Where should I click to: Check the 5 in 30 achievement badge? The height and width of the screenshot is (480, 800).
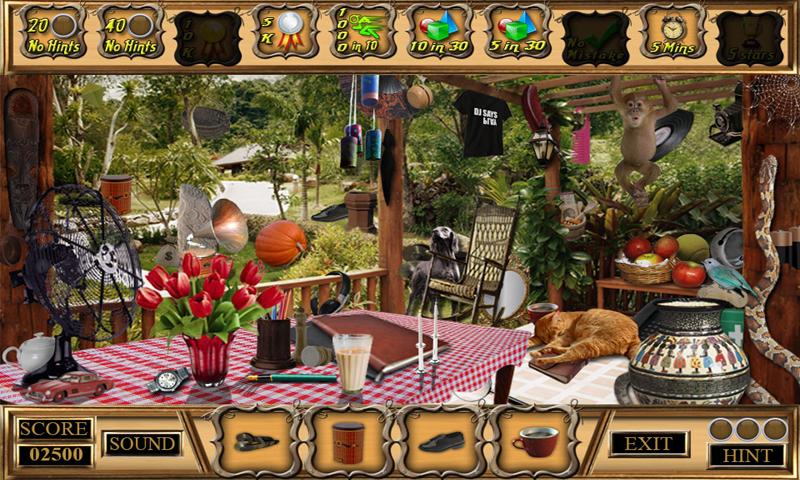[517, 34]
